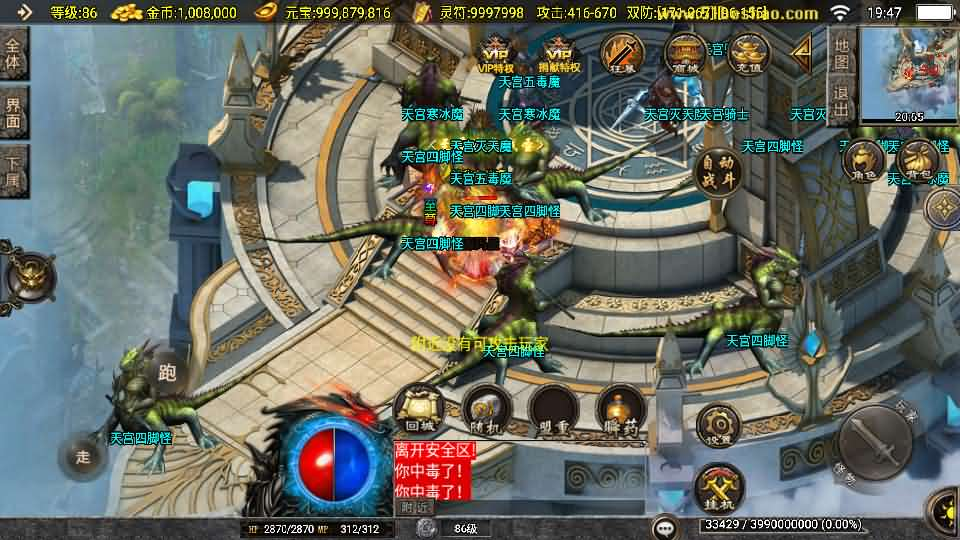Viewport: 960px width, 540px height.
Task: Open the 角色 character sheet
Action: point(860,162)
